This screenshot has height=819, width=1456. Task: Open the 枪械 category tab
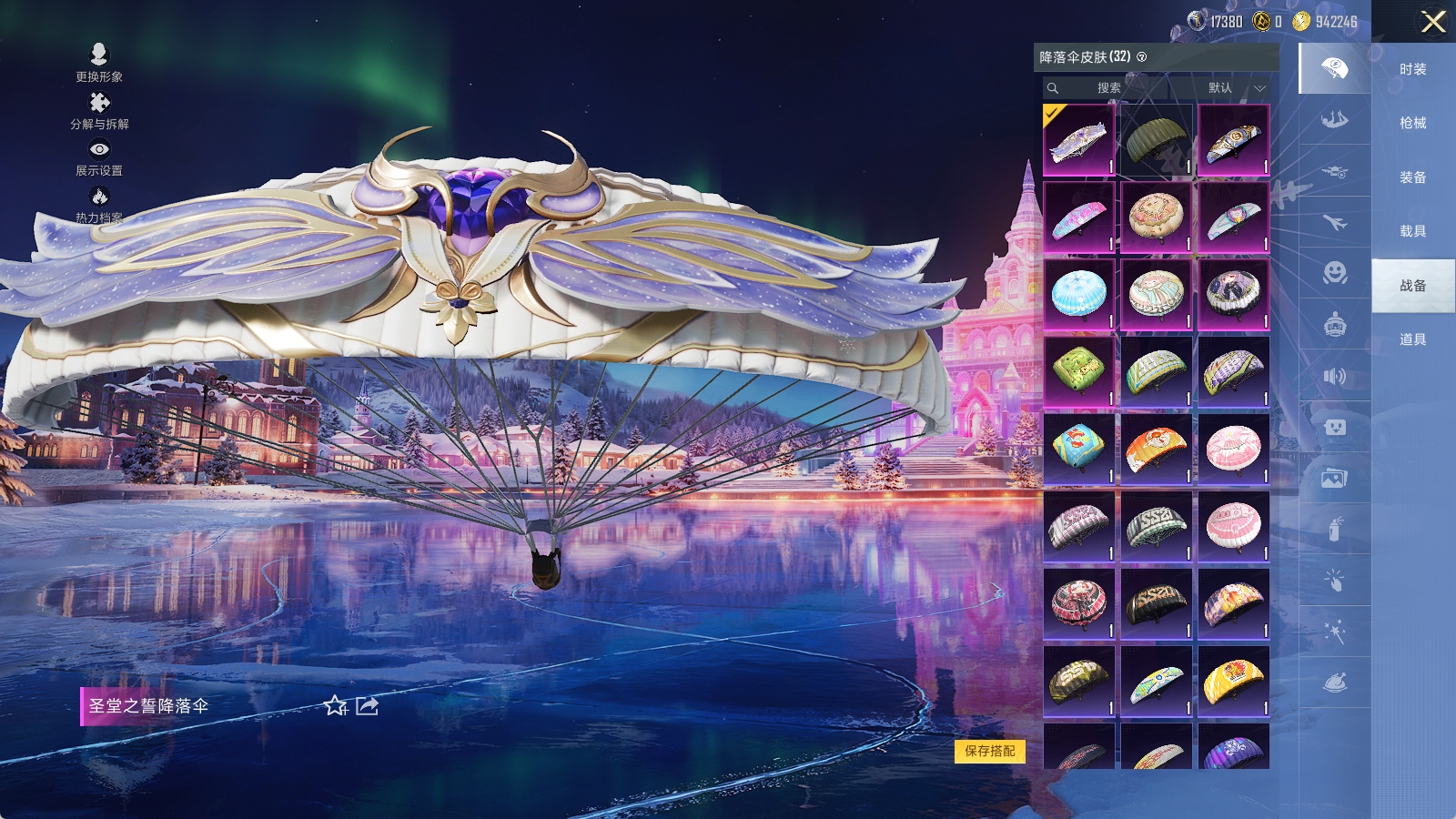pos(1412,123)
